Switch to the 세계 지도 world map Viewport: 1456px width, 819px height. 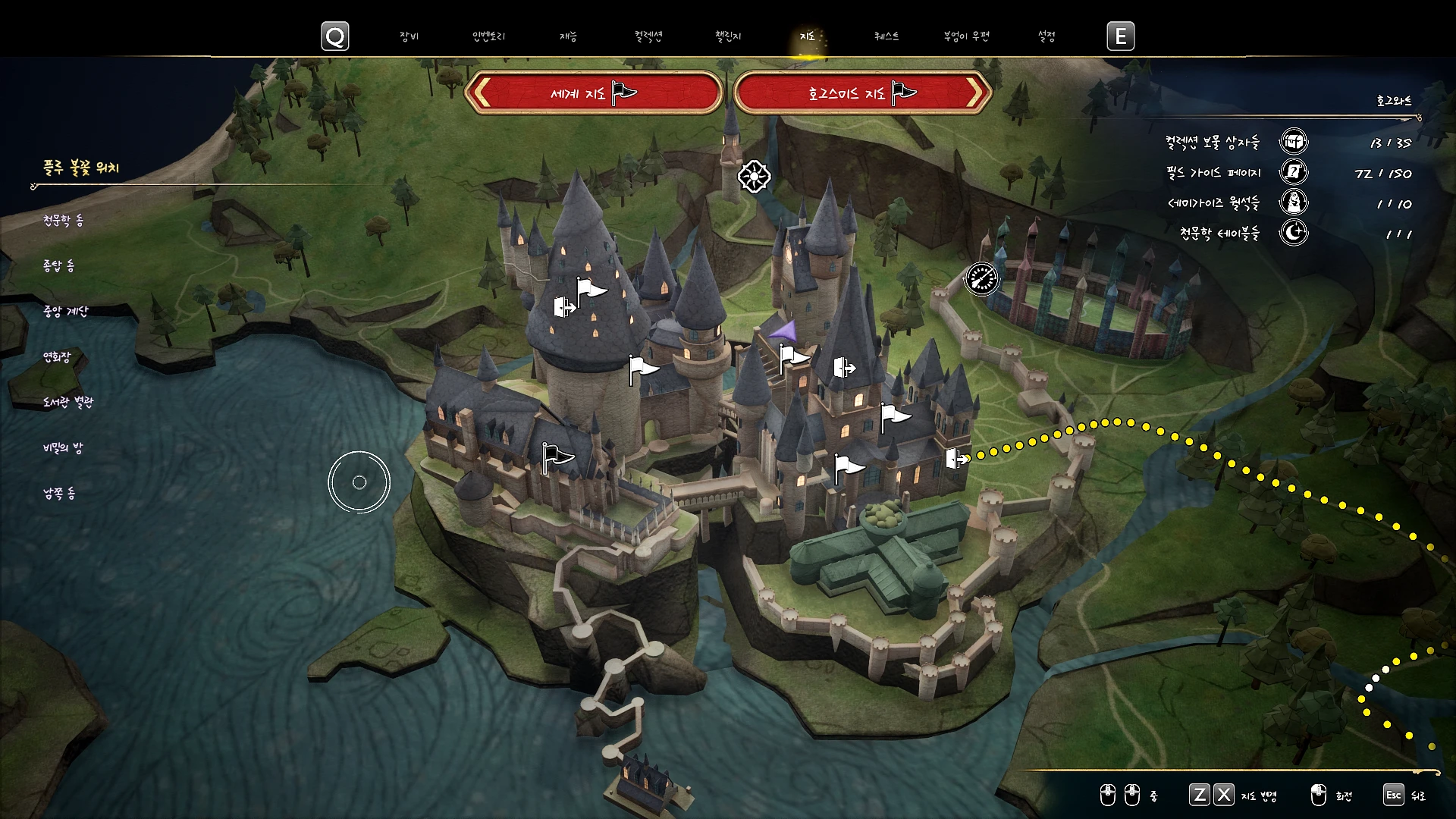pos(593,93)
